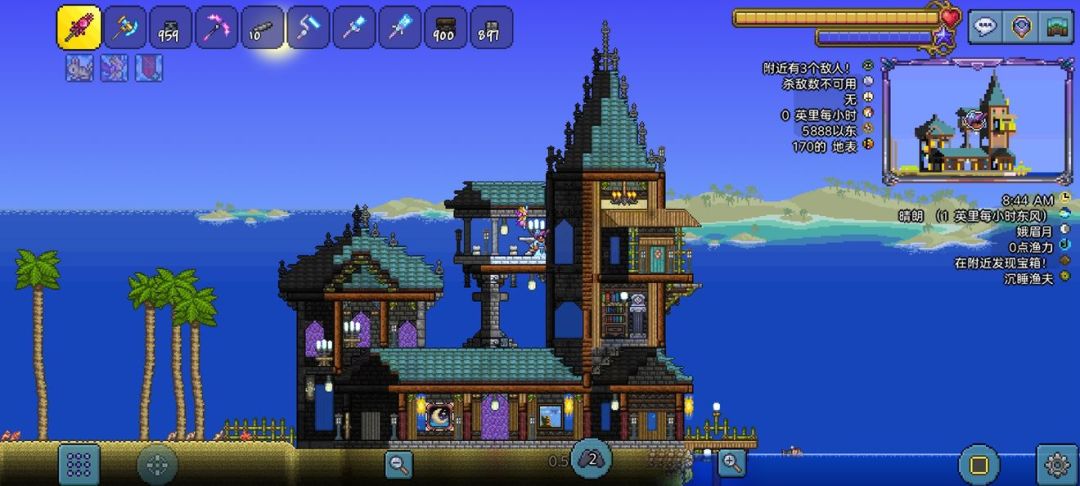This screenshot has height=486, width=1080.
Task: Open the inventory grid button
Action: [x=79, y=464]
